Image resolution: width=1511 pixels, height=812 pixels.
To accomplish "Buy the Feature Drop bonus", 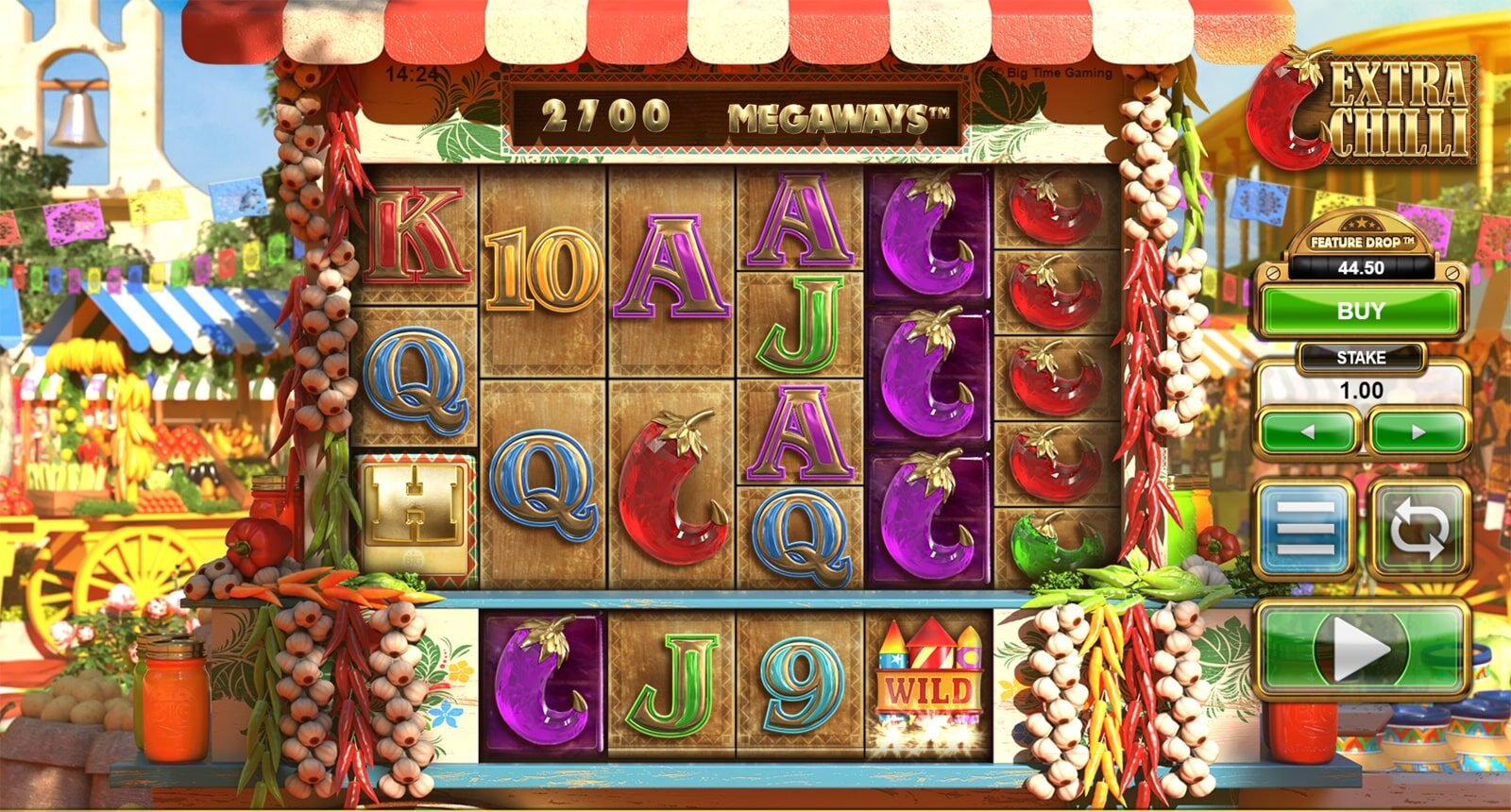I will tap(1360, 311).
